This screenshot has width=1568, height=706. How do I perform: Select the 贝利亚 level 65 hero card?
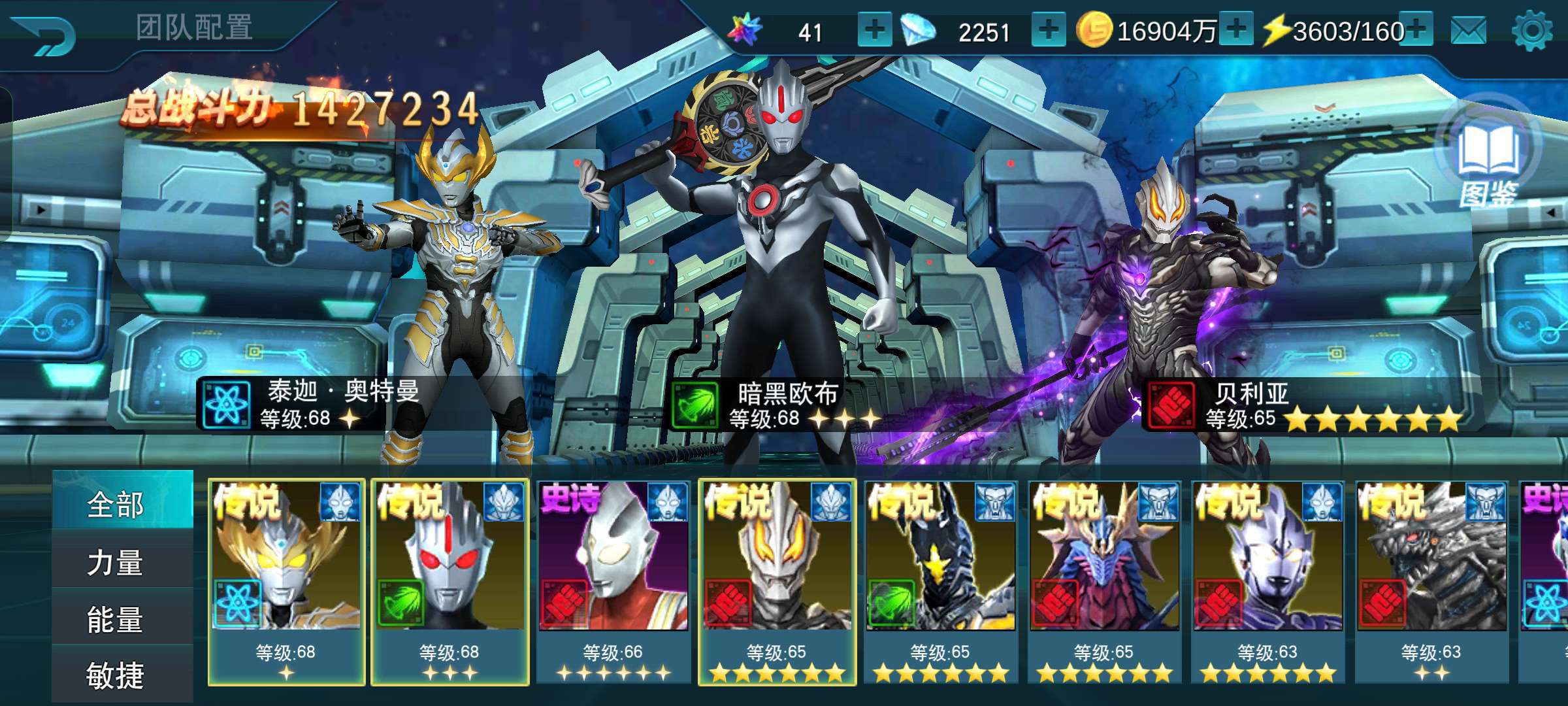(777, 582)
